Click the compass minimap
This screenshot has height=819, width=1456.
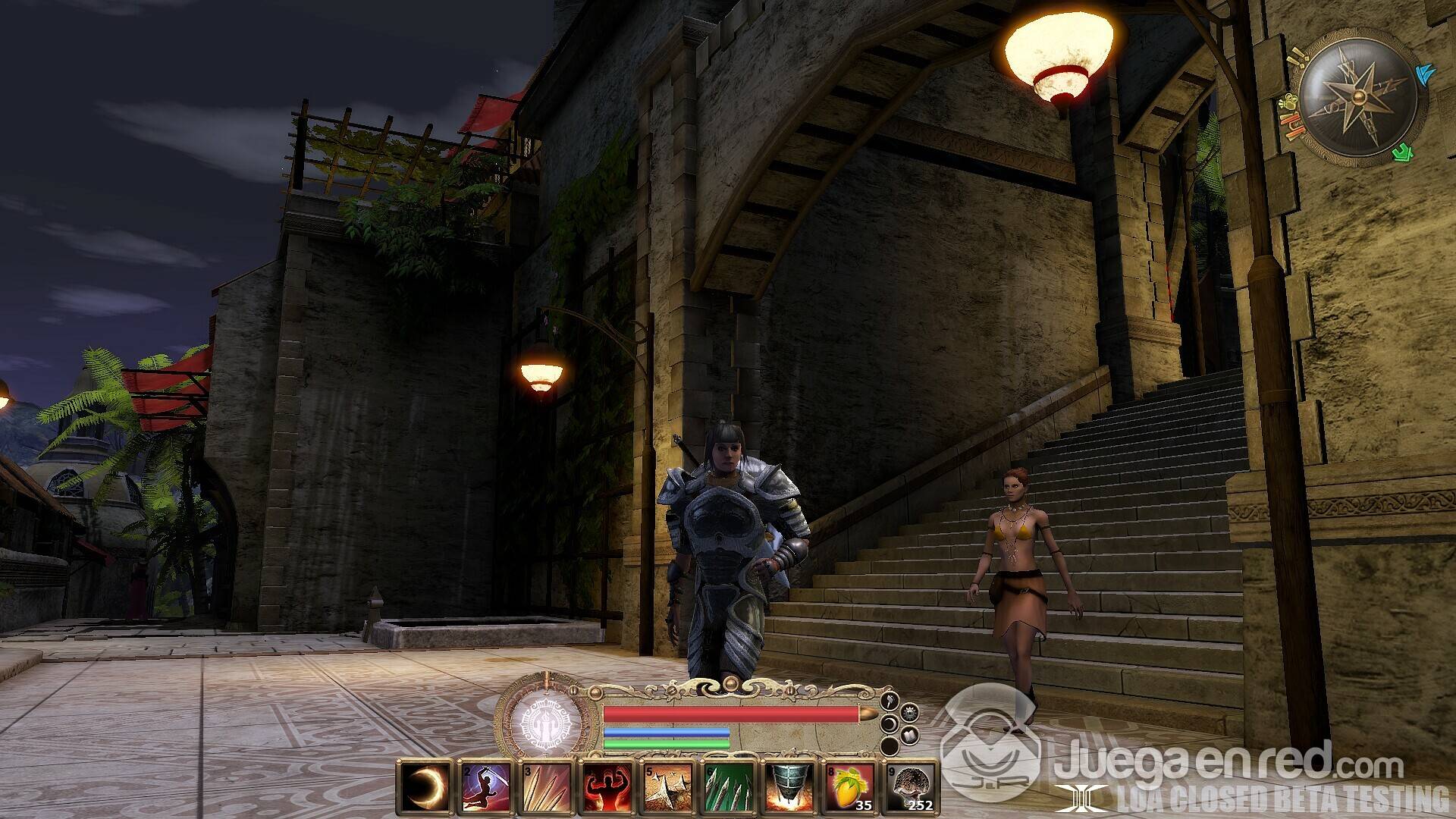[x=1357, y=97]
